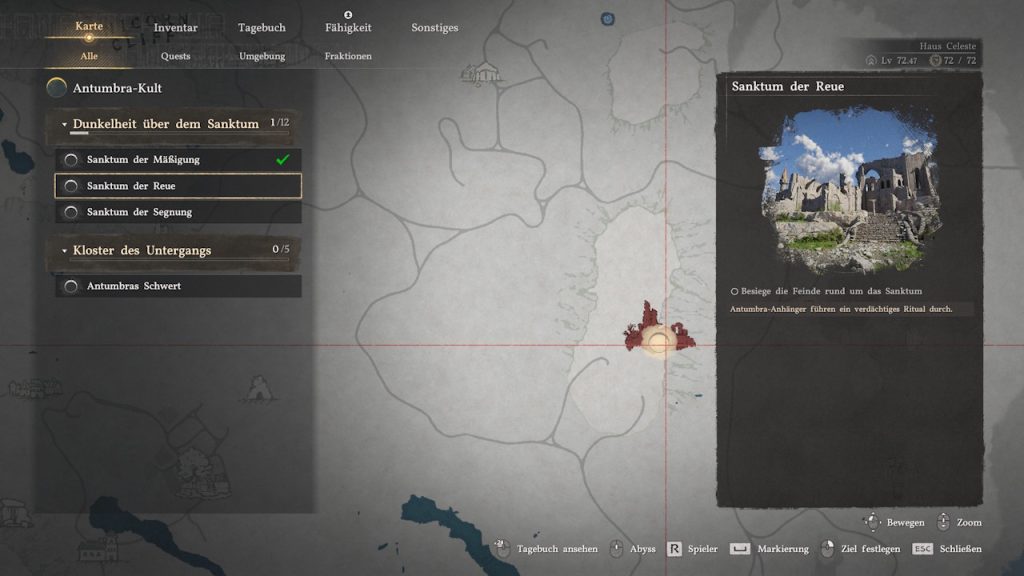Show the Quests filter sub-tab
The height and width of the screenshot is (576, 1024).
175,56
